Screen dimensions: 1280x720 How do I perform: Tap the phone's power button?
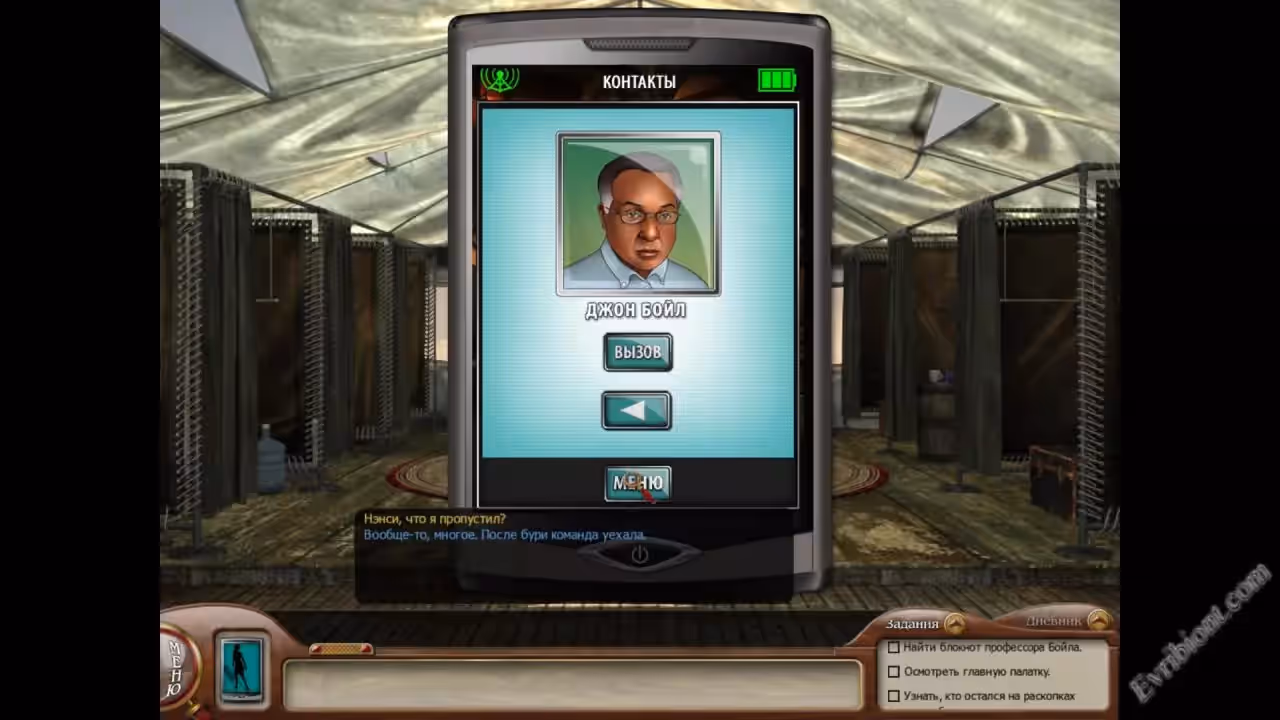click(x=639, y=554)
